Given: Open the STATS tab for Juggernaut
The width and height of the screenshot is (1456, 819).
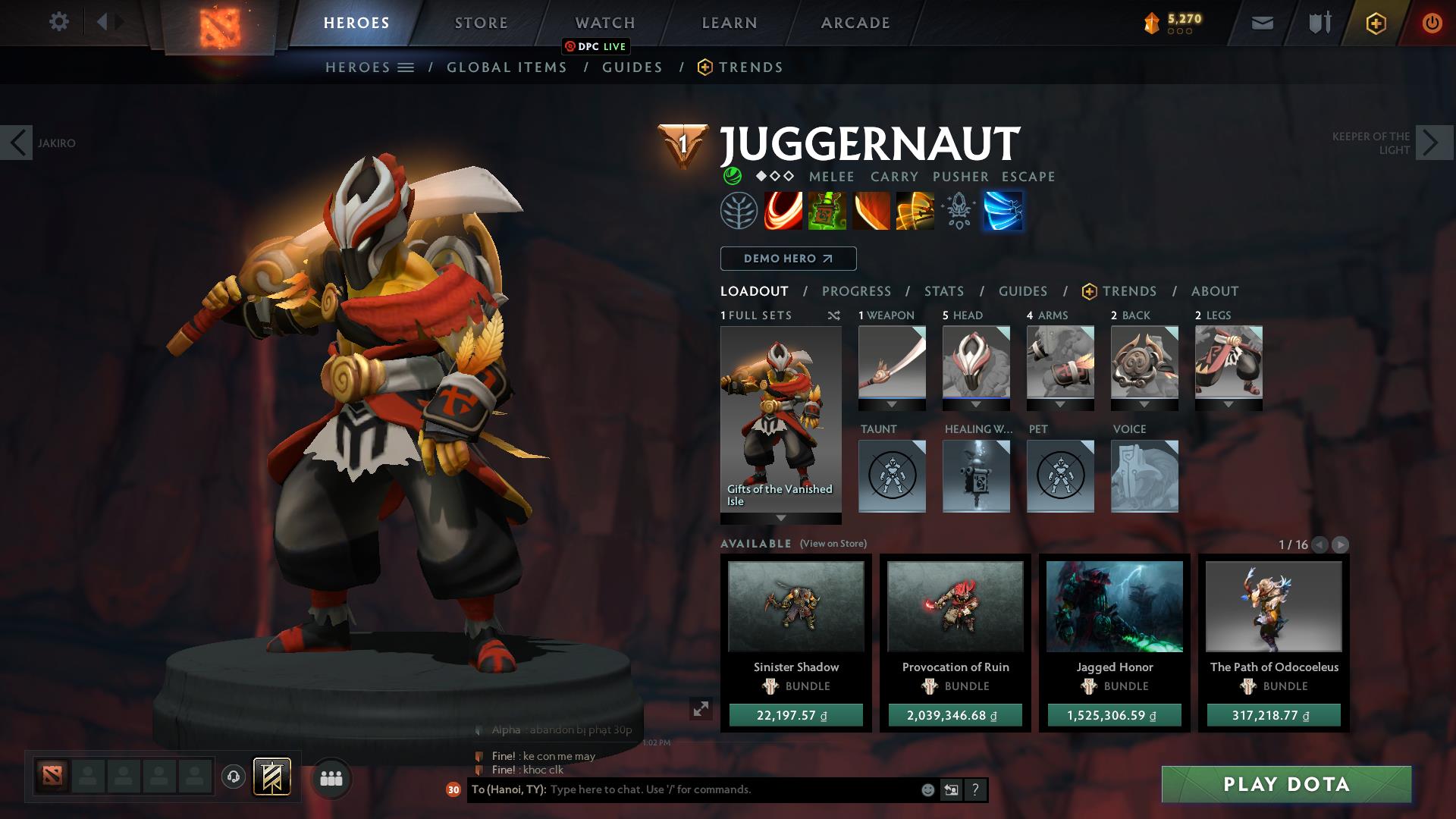Looking at the screenshot, I should coord(943,291).
